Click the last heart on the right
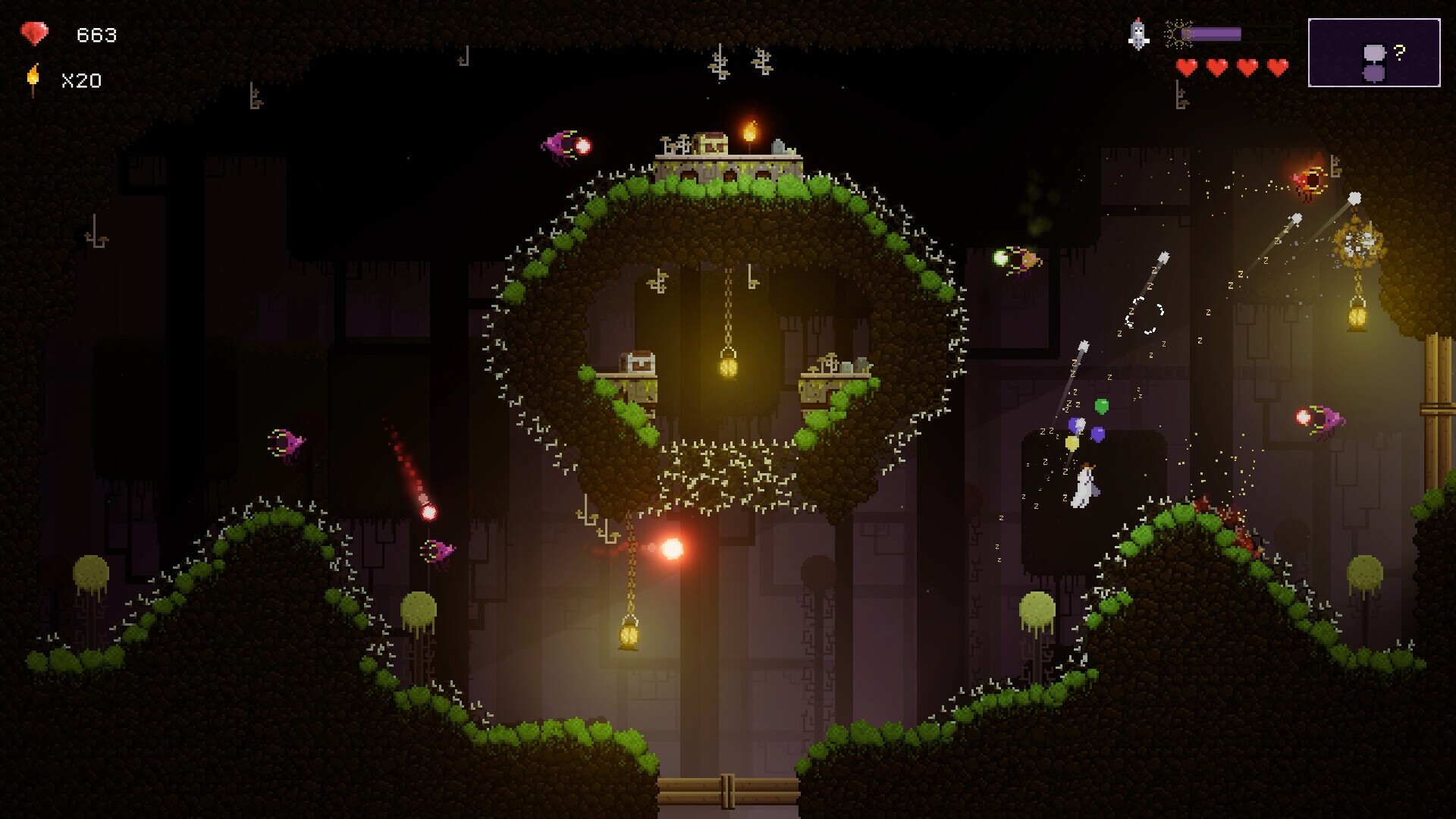Viewport: 1456px width, 819px height. click(x=1277, y=67)
